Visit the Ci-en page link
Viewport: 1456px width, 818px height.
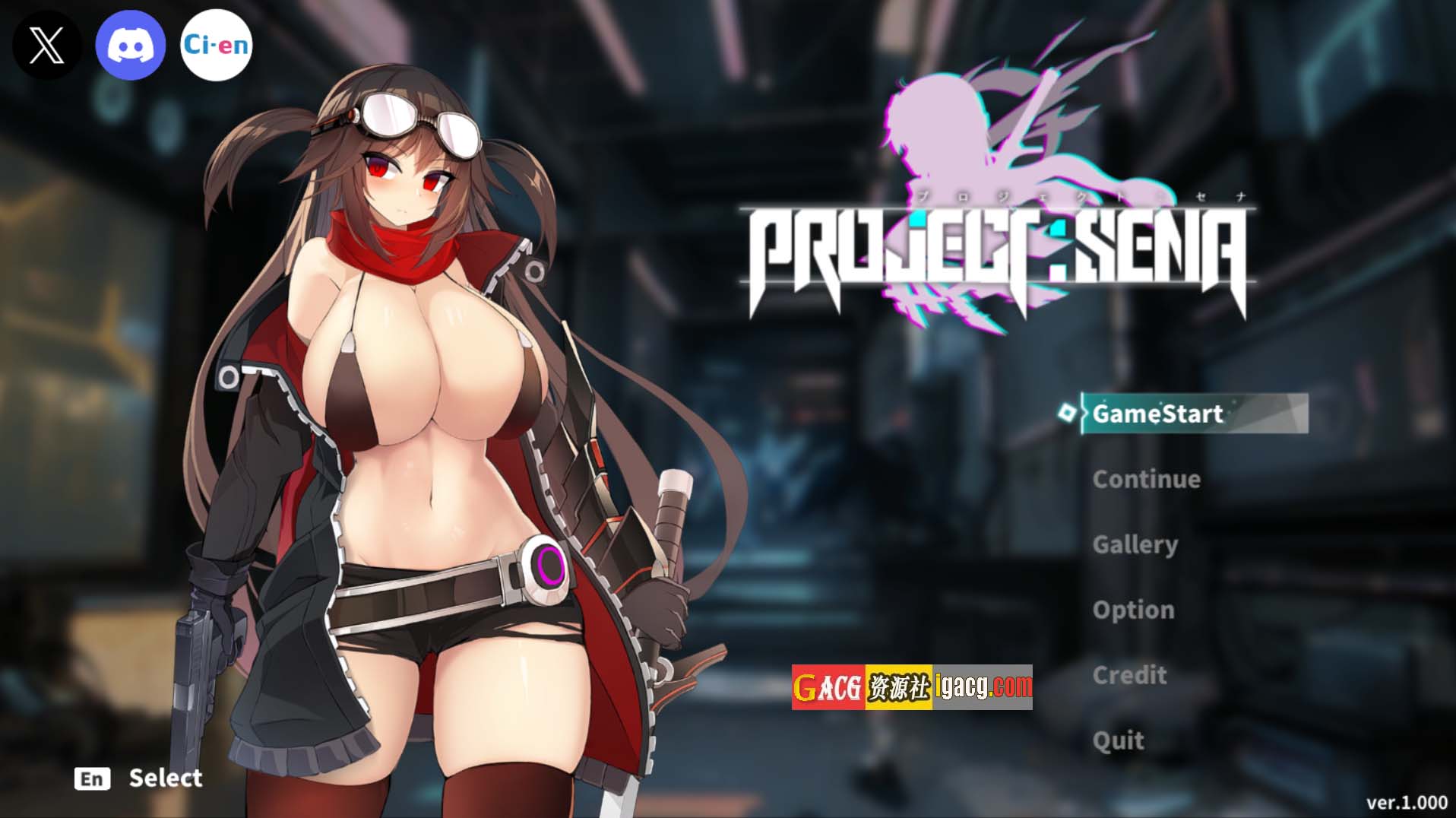pyautogui.click(x=216, y=46)
